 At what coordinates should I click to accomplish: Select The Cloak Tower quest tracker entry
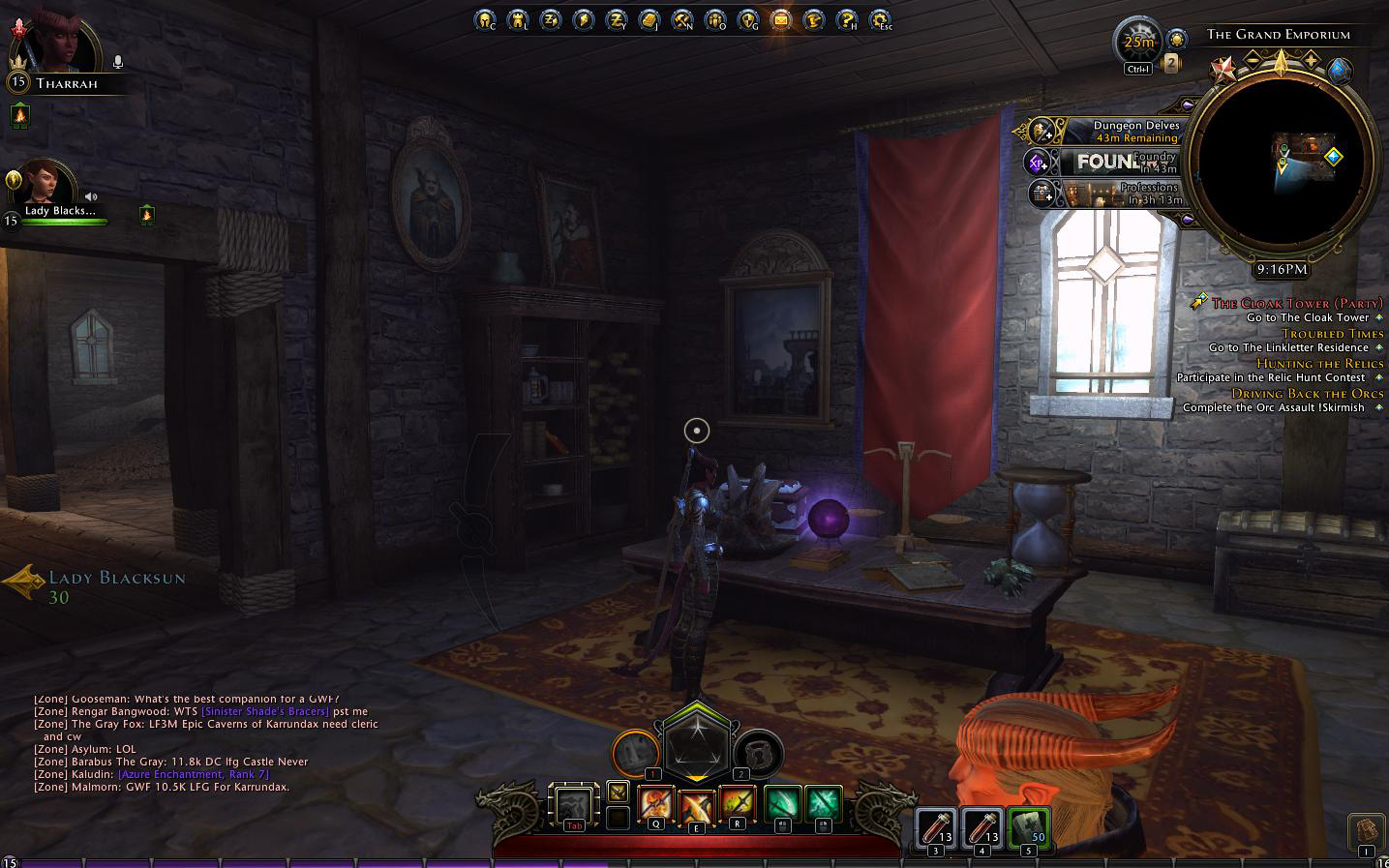point(1297,303)
